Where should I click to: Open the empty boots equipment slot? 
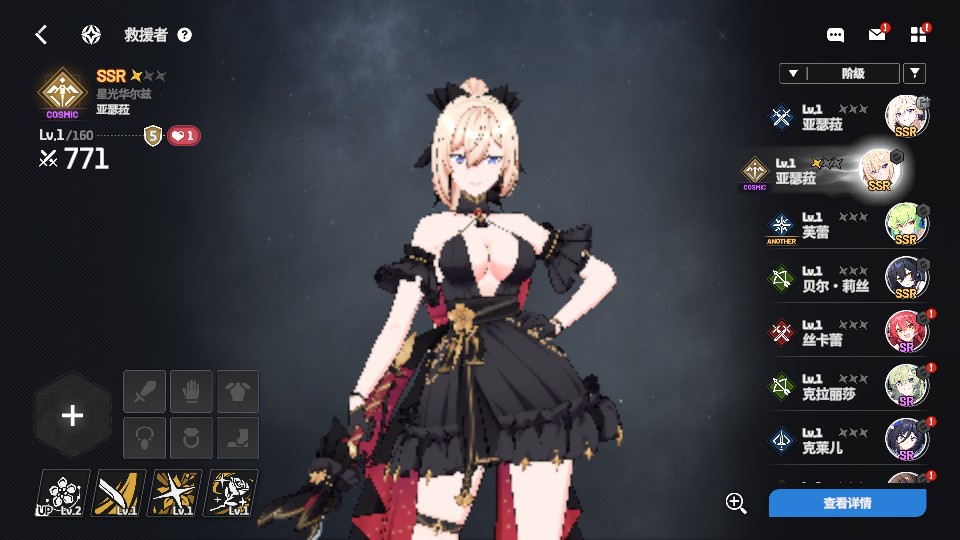[238, 438]
